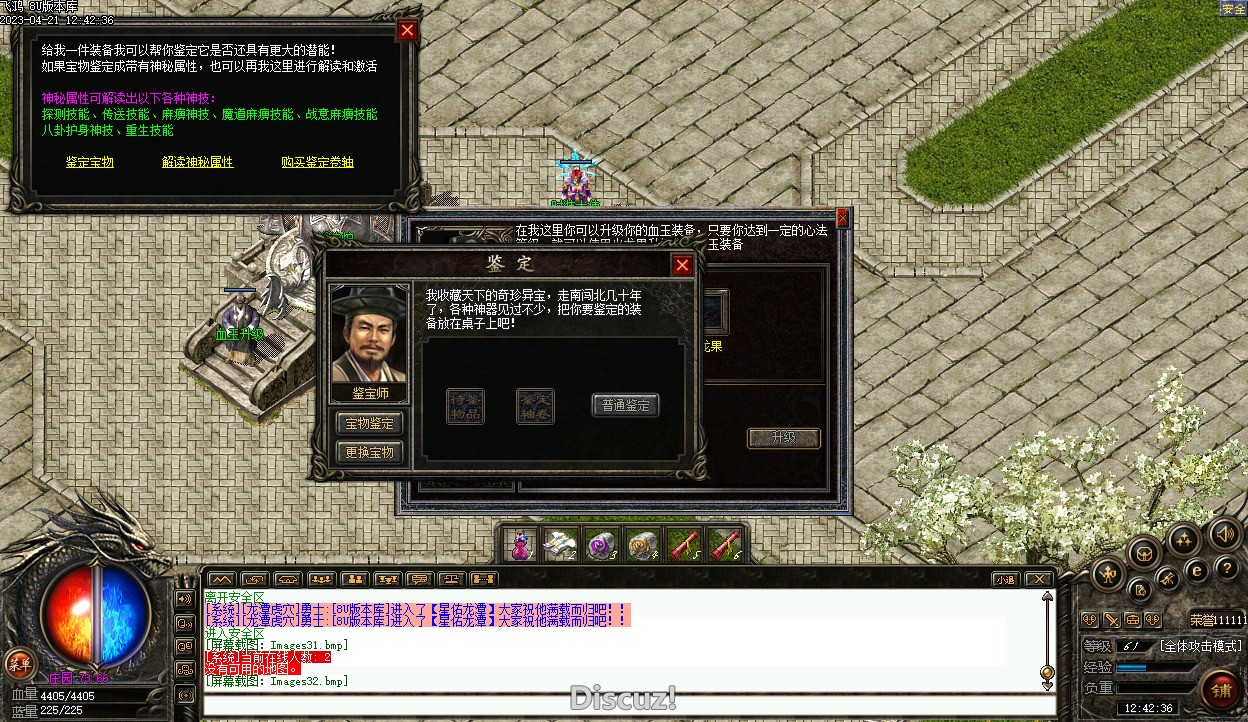This screenshot has height=722, width=1248.
Task: Click the 待鉴物品 item slot
Action: 465,406
